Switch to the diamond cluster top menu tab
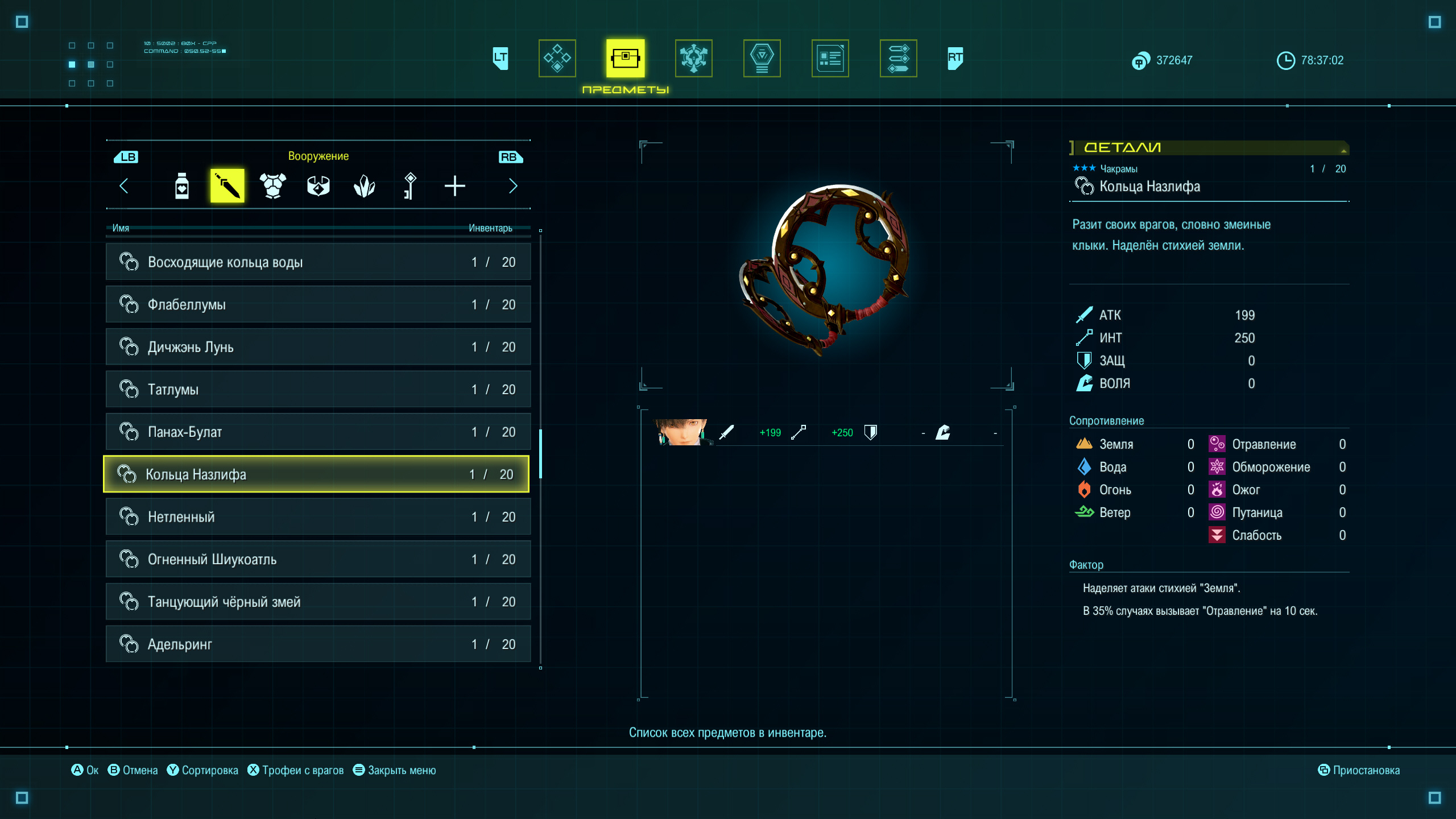 pyautogui.click(x=557, y=58)
